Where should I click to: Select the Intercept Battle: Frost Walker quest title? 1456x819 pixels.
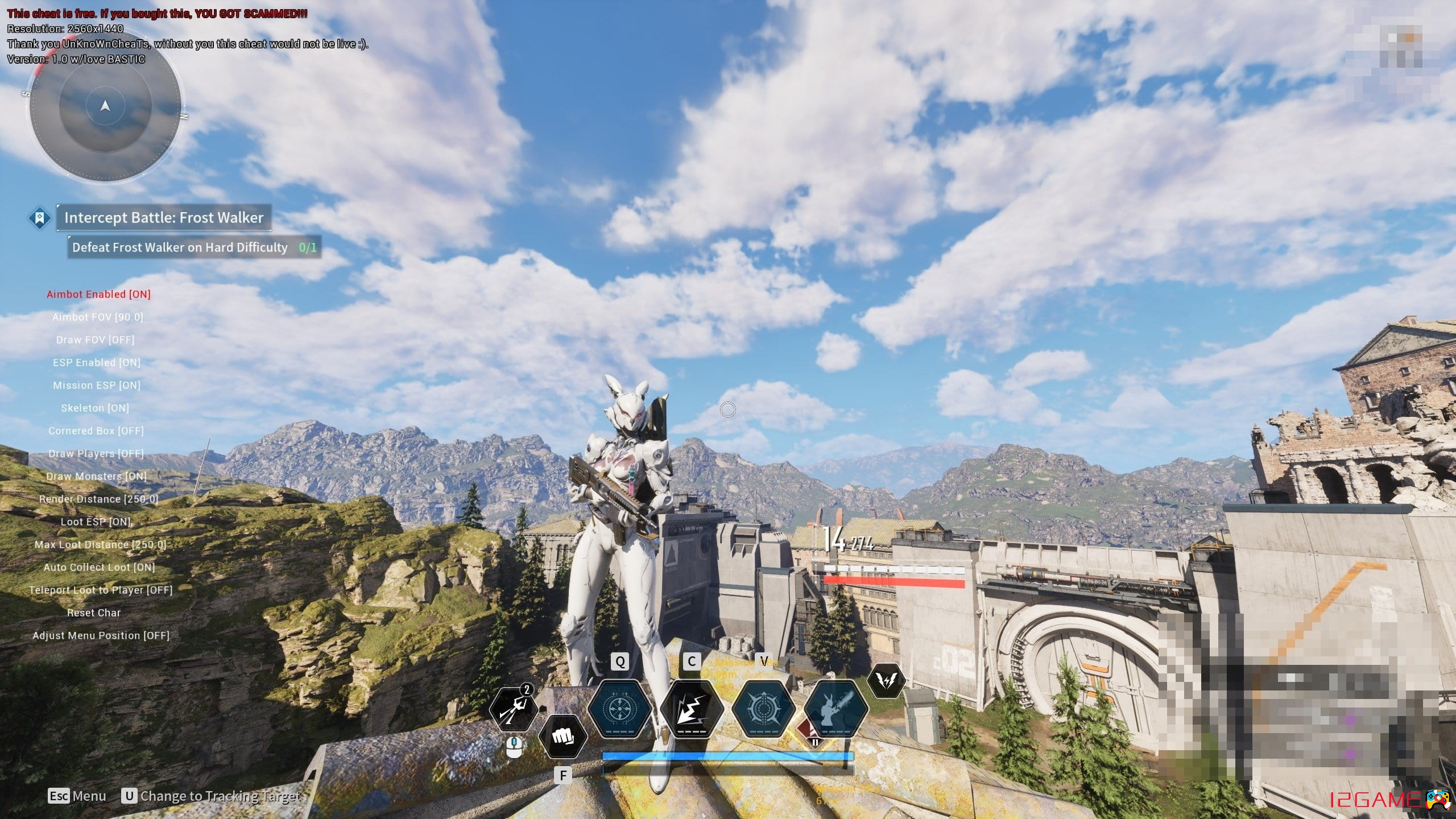point(163,217)
